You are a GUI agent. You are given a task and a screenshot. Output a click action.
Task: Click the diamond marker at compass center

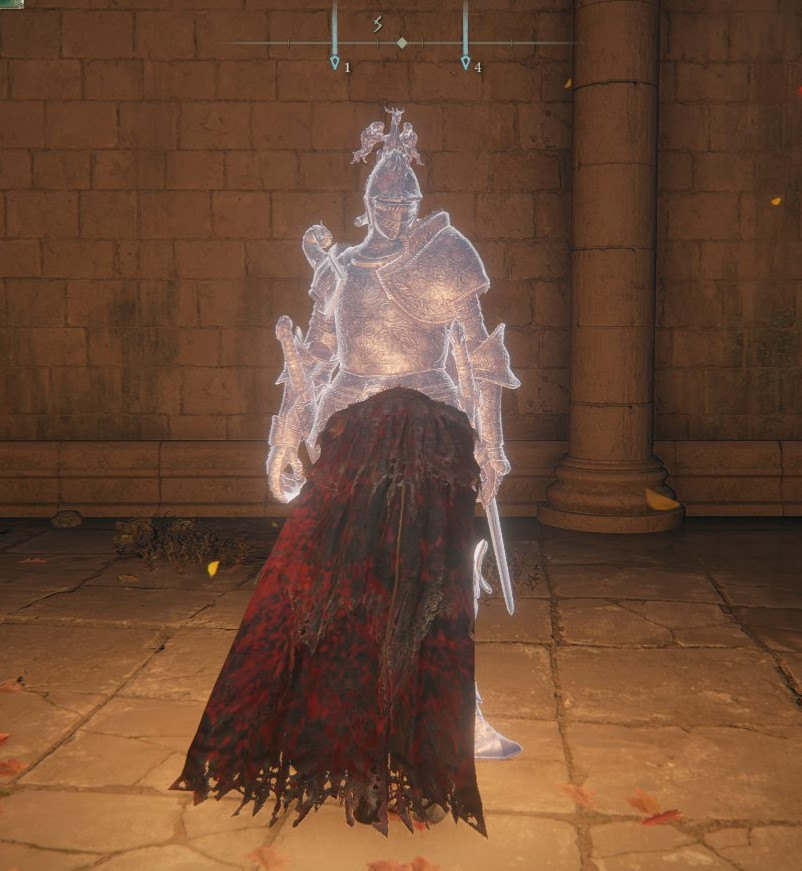(401, 43)
